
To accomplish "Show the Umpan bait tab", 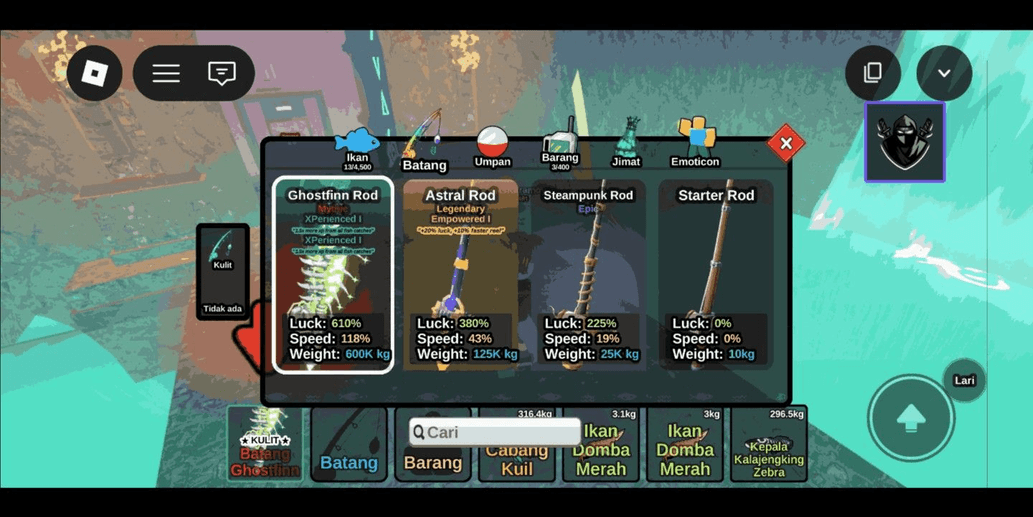I will pos(492,147).
